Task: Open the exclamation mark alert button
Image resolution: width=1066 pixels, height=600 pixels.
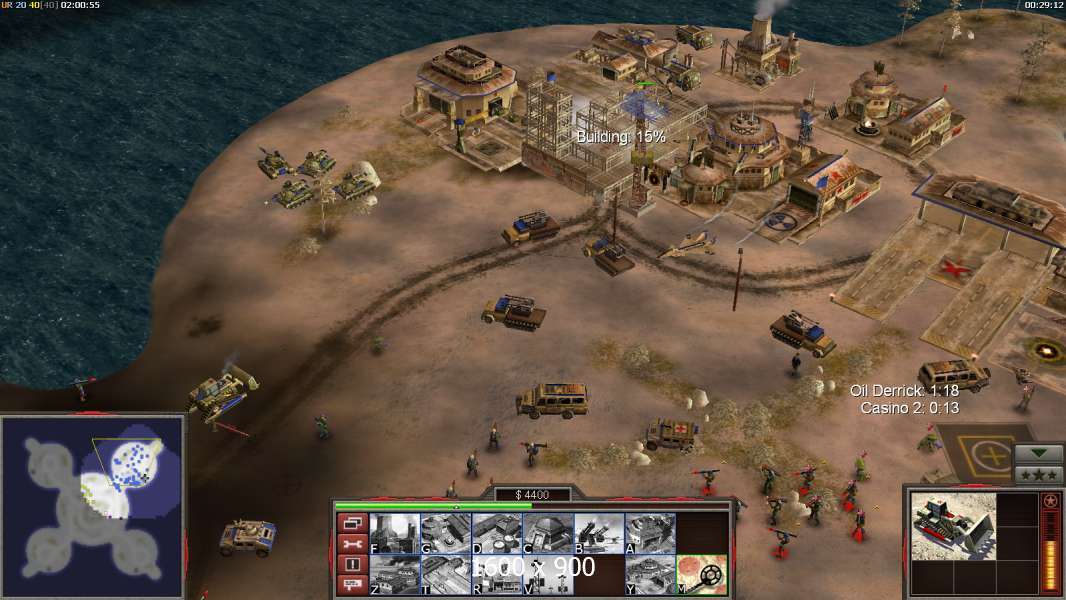Action: point(351,565)
